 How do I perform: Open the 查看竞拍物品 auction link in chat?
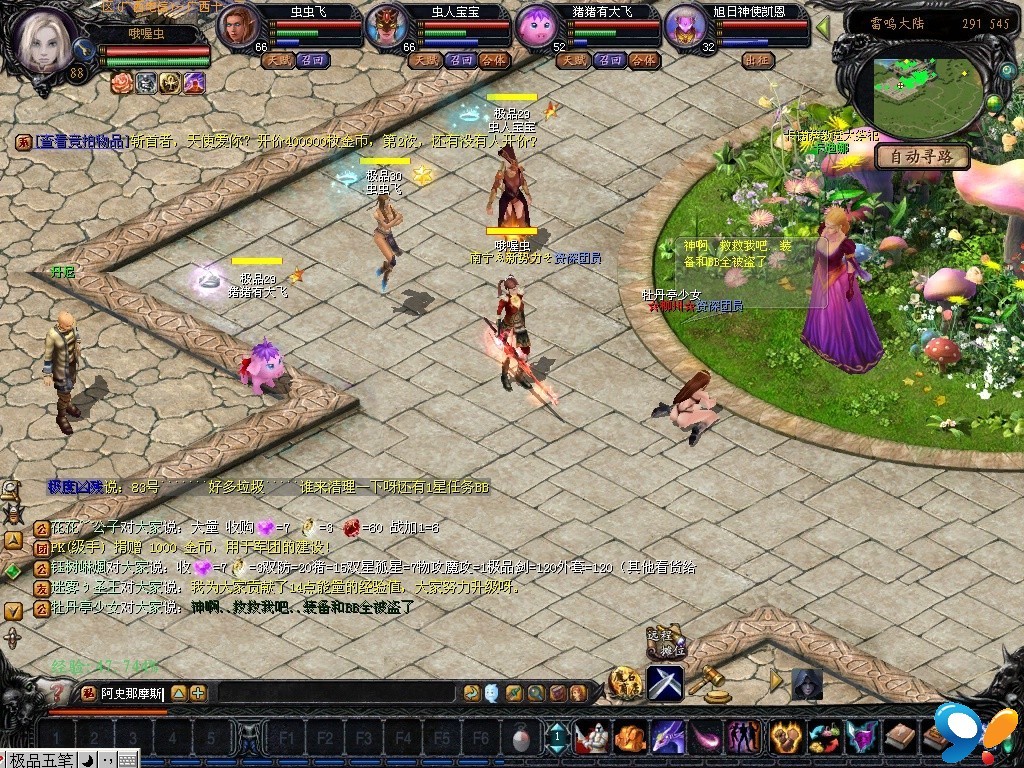click(x=83, y=142)
